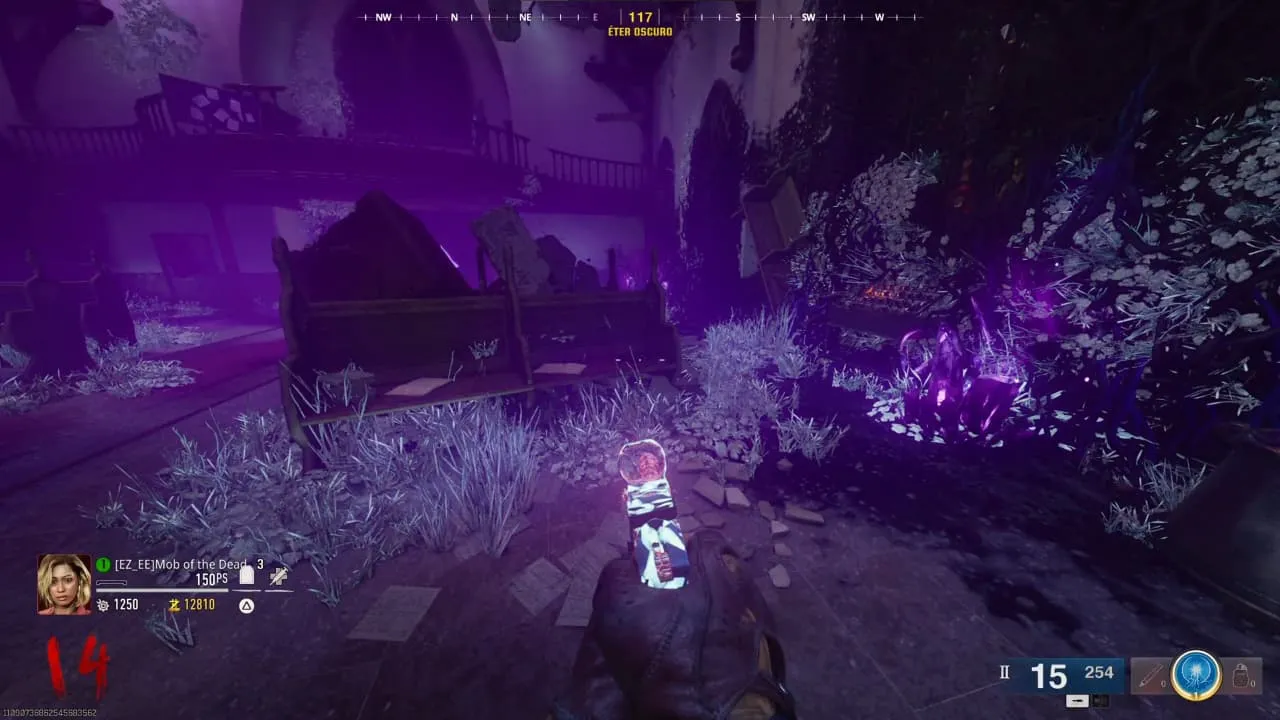Select the lethal grenade equipment slot
Screen dimensions: 1280x720
coord(1240,677)
